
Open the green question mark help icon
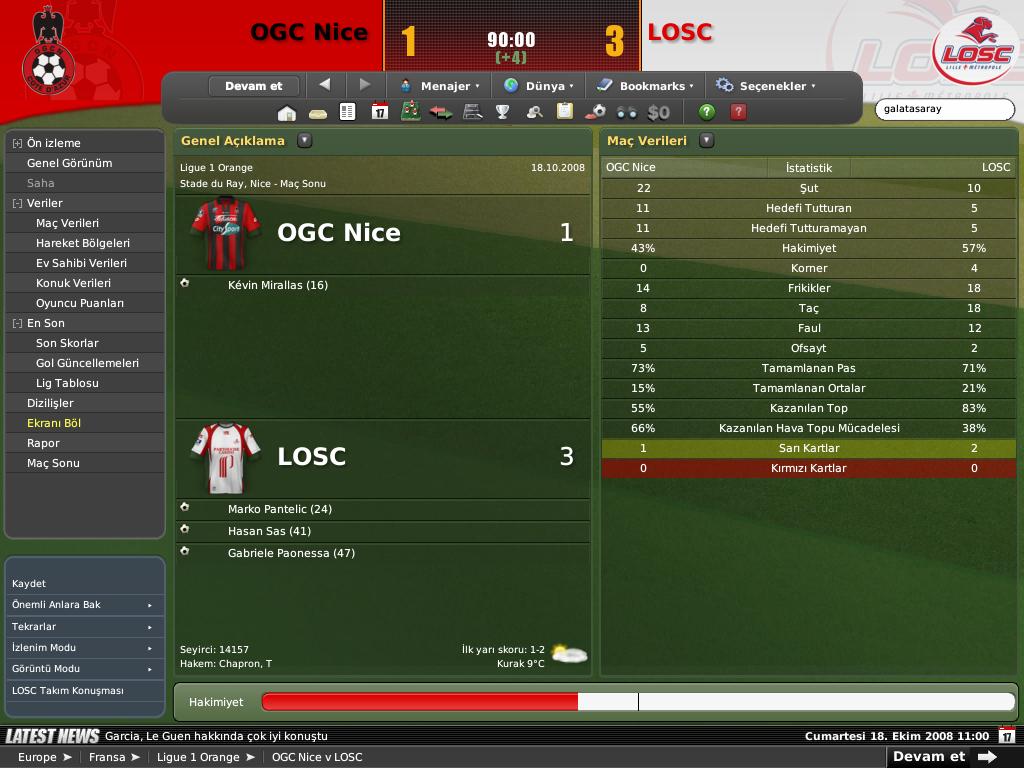coord(707,112)
